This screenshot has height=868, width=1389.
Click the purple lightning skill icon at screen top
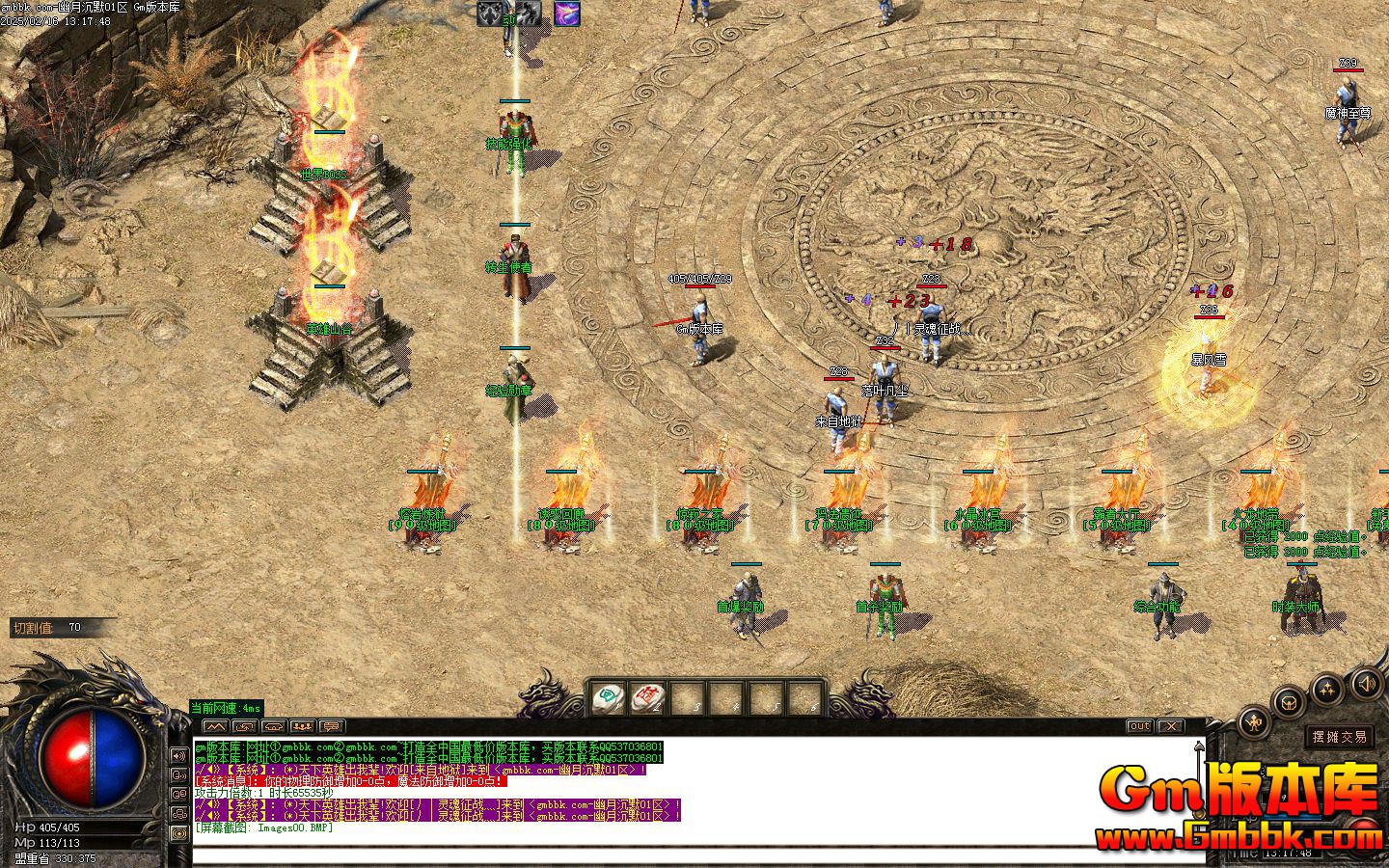tap(566, 13)
